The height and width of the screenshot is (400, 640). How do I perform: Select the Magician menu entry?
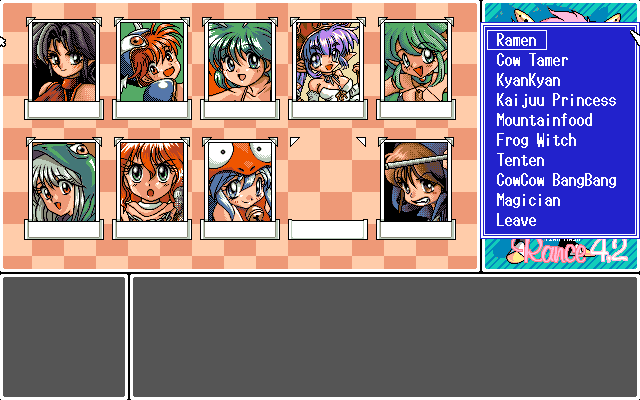(528, 201)
